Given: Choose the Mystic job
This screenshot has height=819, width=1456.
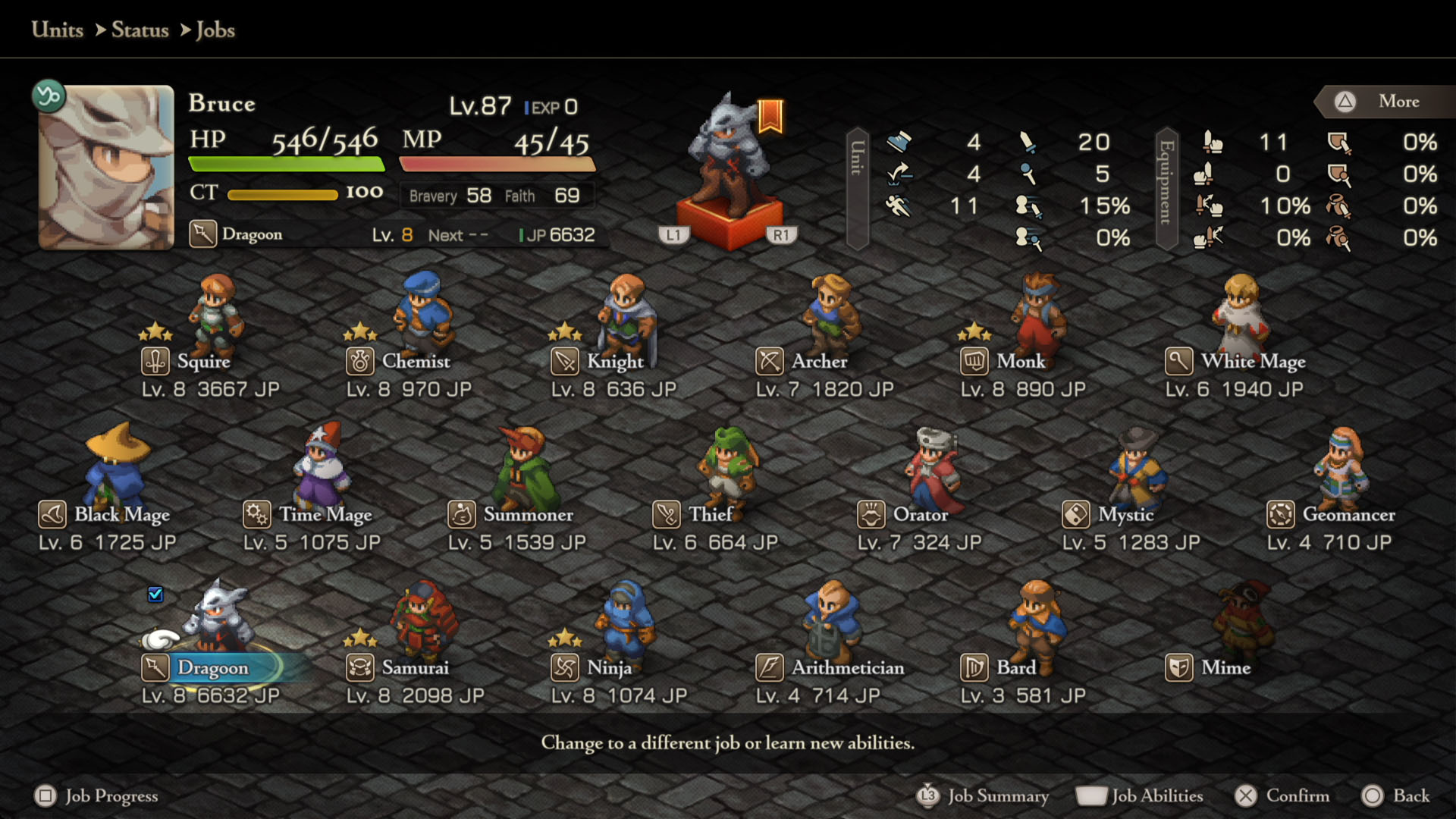Looking at the screenshot, I should 1125,515.
